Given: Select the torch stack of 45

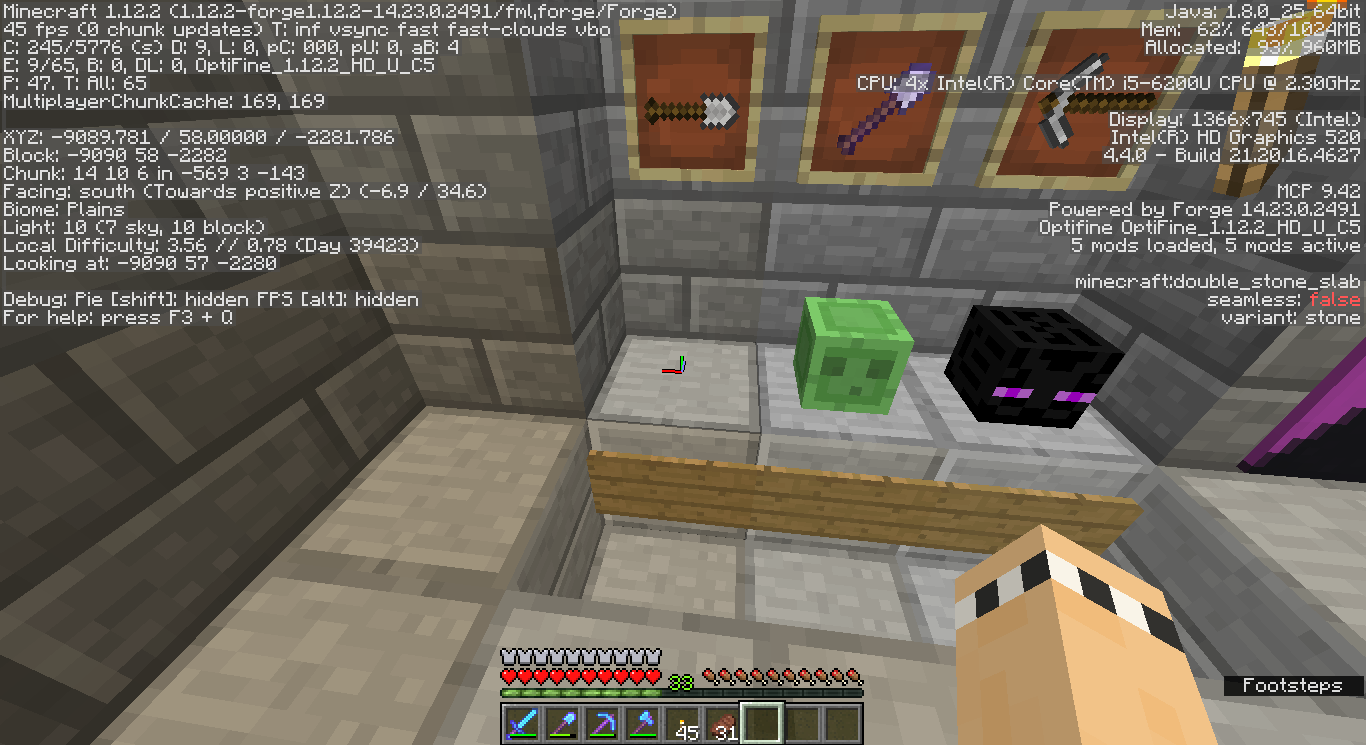Looking at the screenshot, I should (x=682, y=722).
